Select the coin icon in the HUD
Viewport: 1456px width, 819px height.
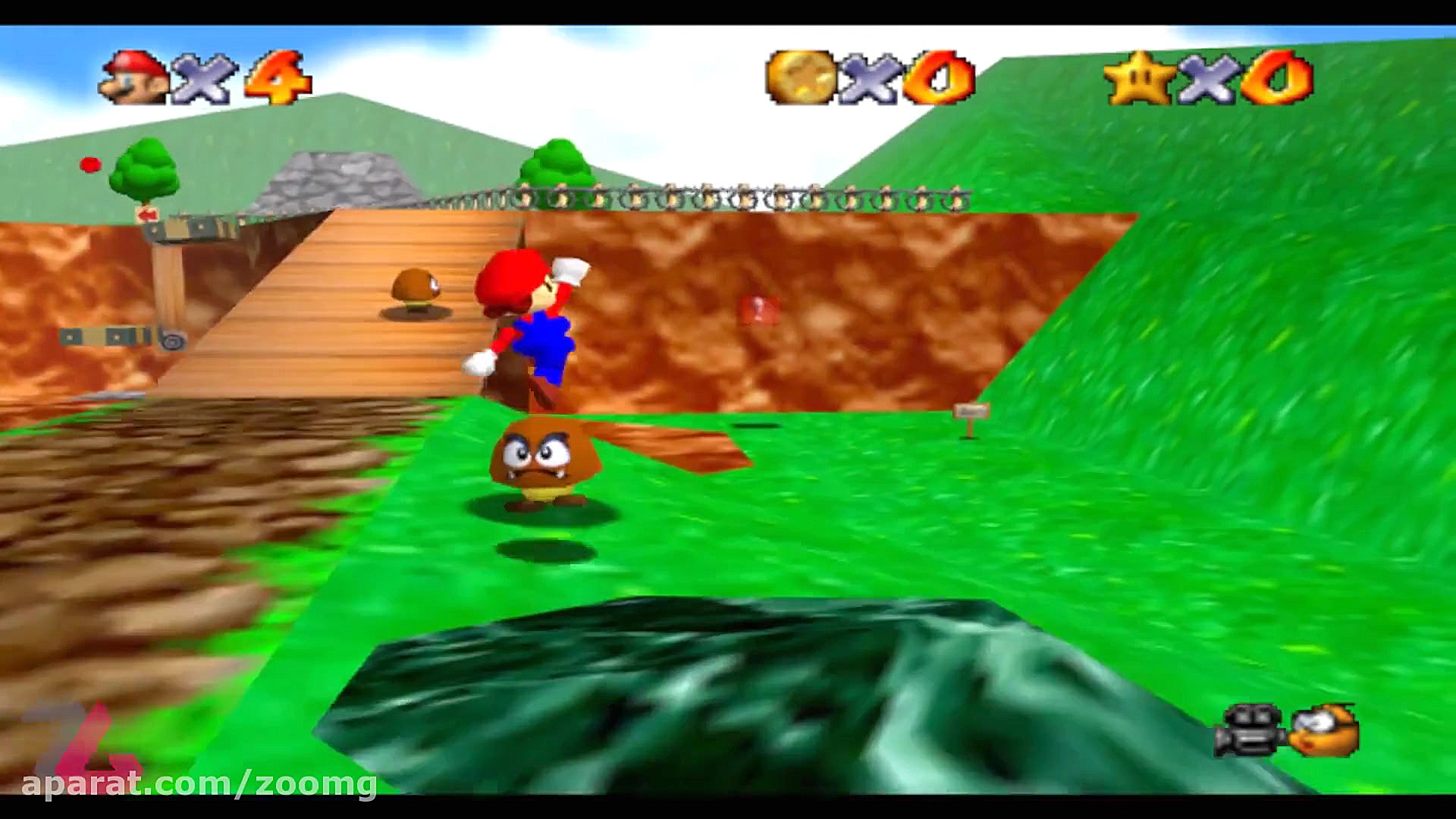[800, 76]
